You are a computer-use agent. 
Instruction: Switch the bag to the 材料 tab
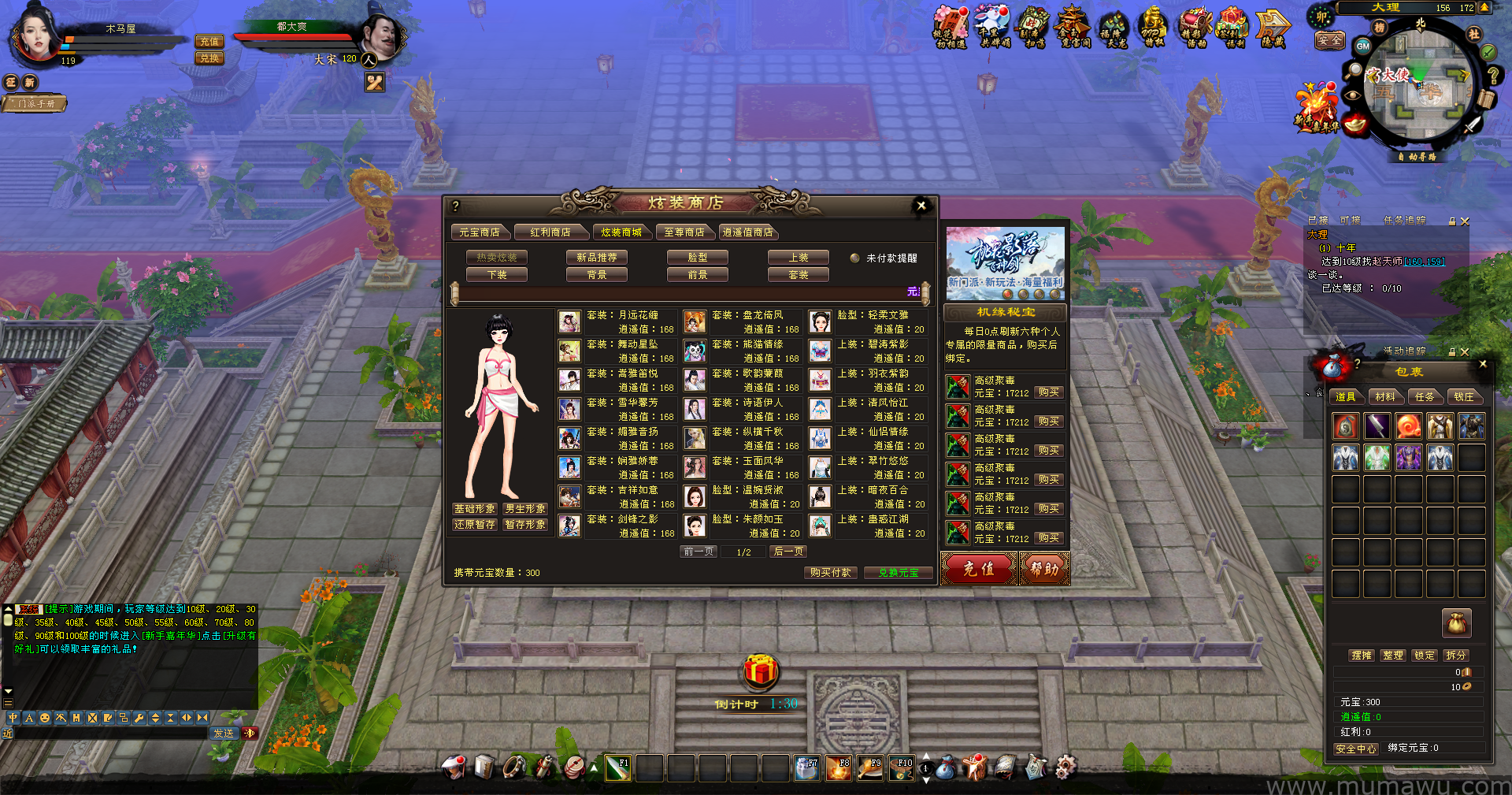(1385, 397)
